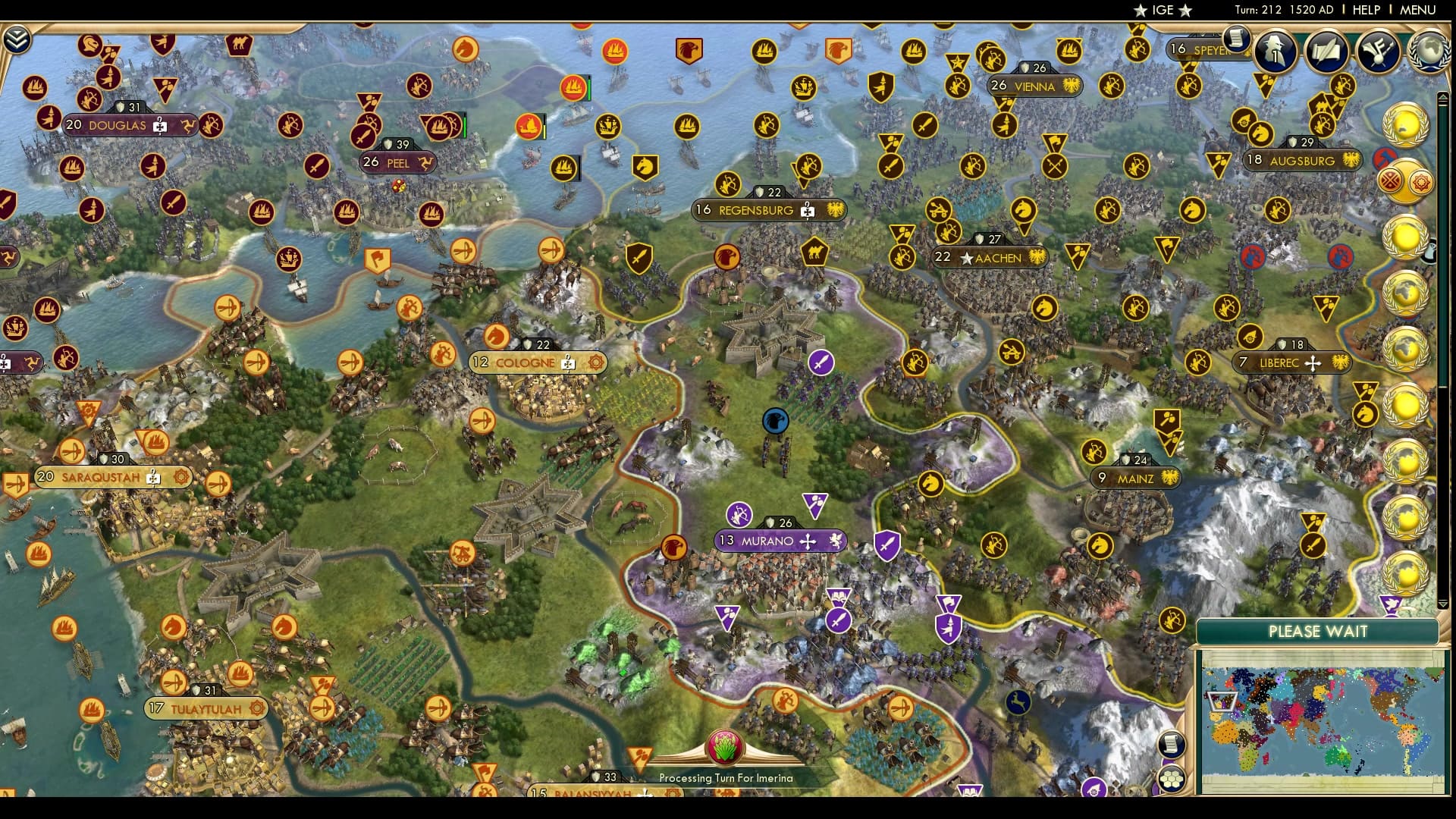Viewport: 1456px width, 819px height.
Task: Toggle Strategic View with the hex icon
Action: tap(1172, 780)
